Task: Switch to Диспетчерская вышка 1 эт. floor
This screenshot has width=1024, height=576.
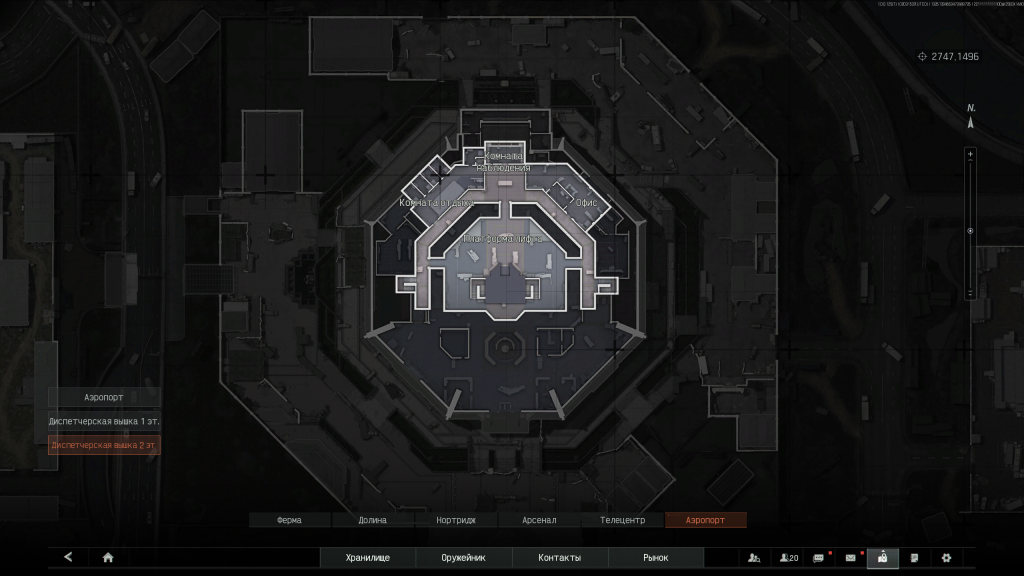Action: click(x=104, y=421)
